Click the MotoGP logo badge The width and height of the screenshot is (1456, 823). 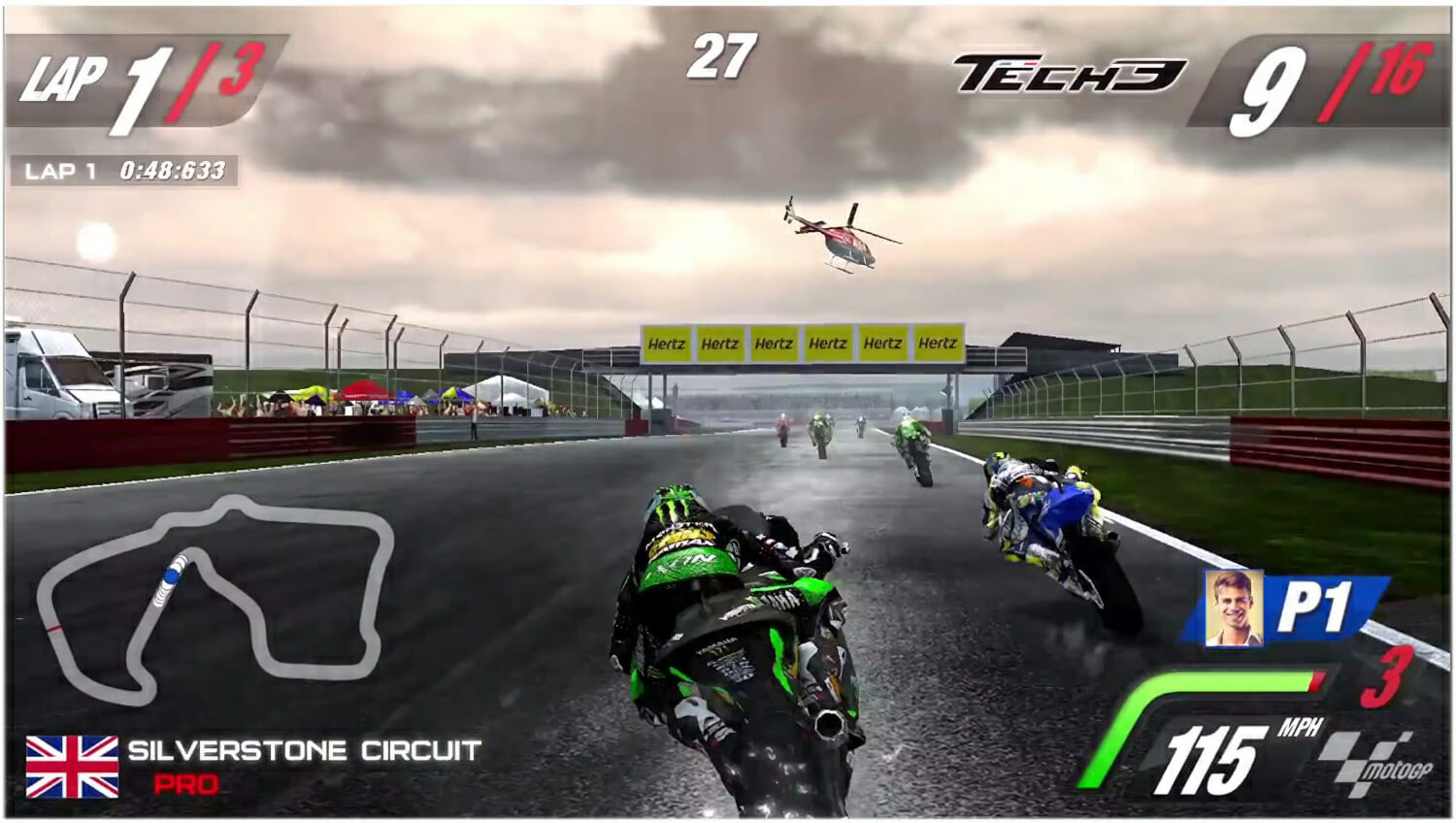(x=1373, y=764)
